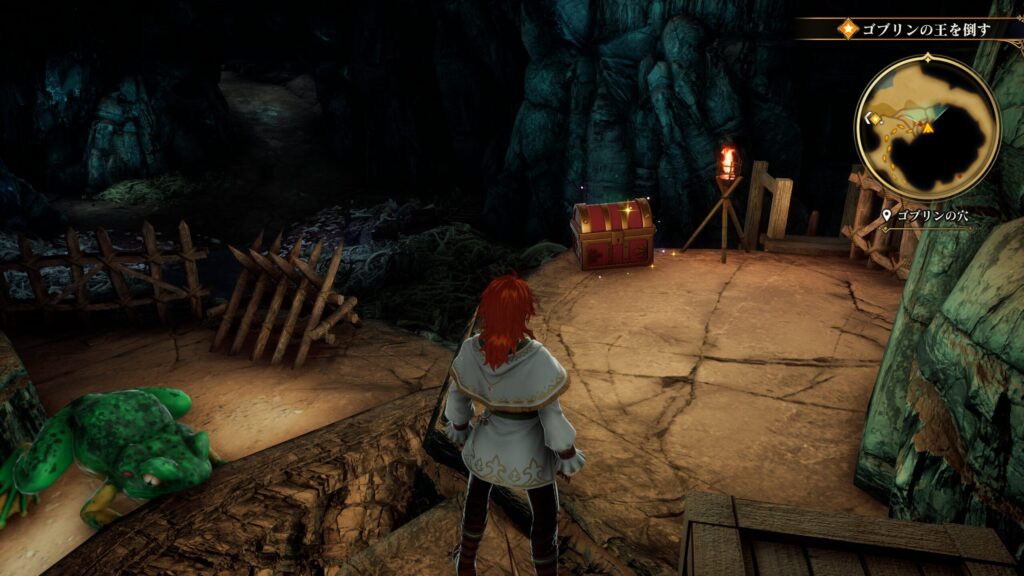Open the circular minimap
The height and width of the screenshot is (576, 1024).
point(927,127)
